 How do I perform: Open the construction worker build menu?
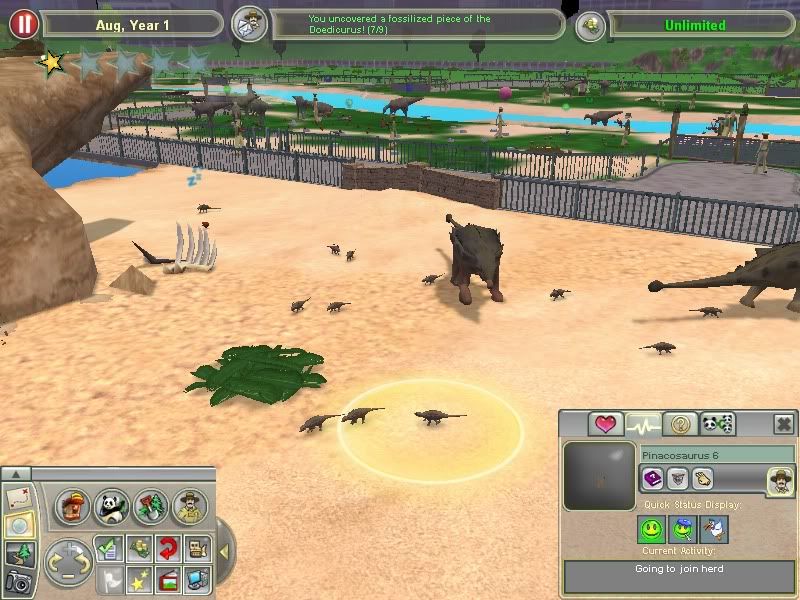(73, 507)
